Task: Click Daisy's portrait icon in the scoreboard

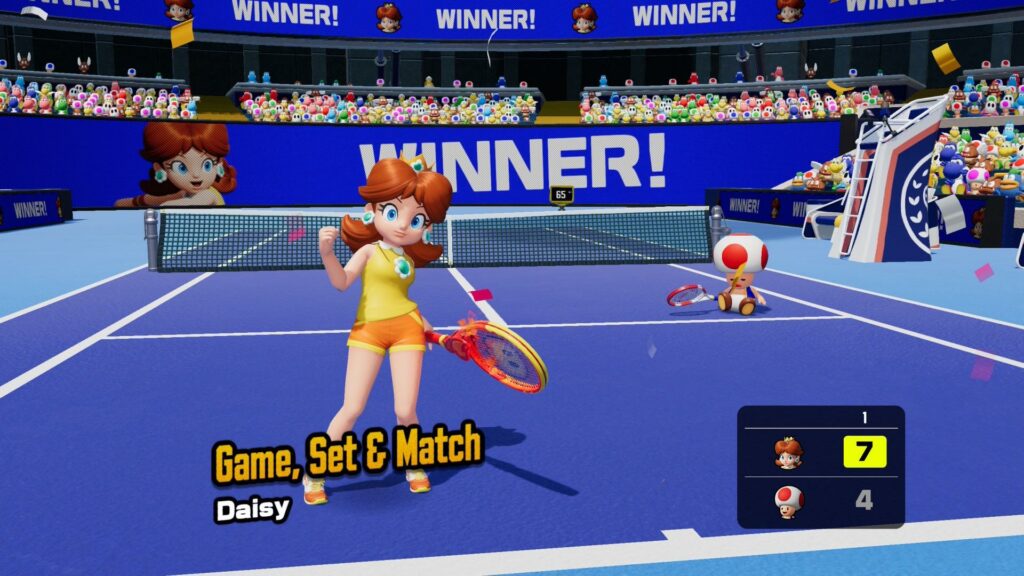Action: pos(788,453)
